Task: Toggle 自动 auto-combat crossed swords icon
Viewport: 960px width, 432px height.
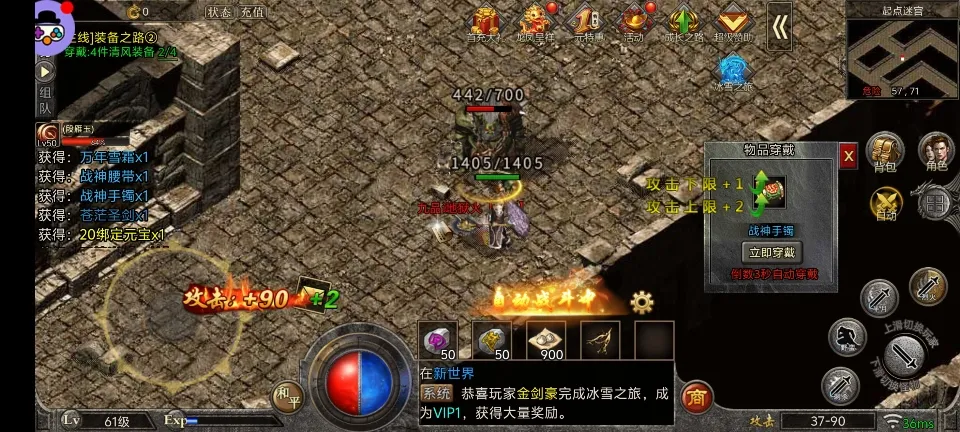Action: [x=884, y=203]
